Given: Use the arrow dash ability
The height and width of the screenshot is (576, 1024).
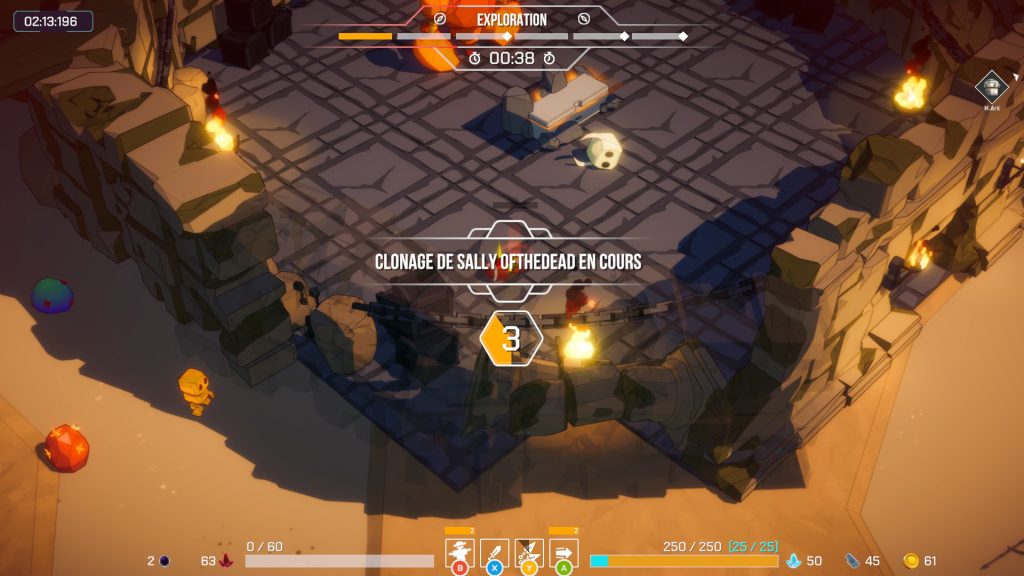Looking at the screenshot, I should pyautogui.click(x=564, y=553).
